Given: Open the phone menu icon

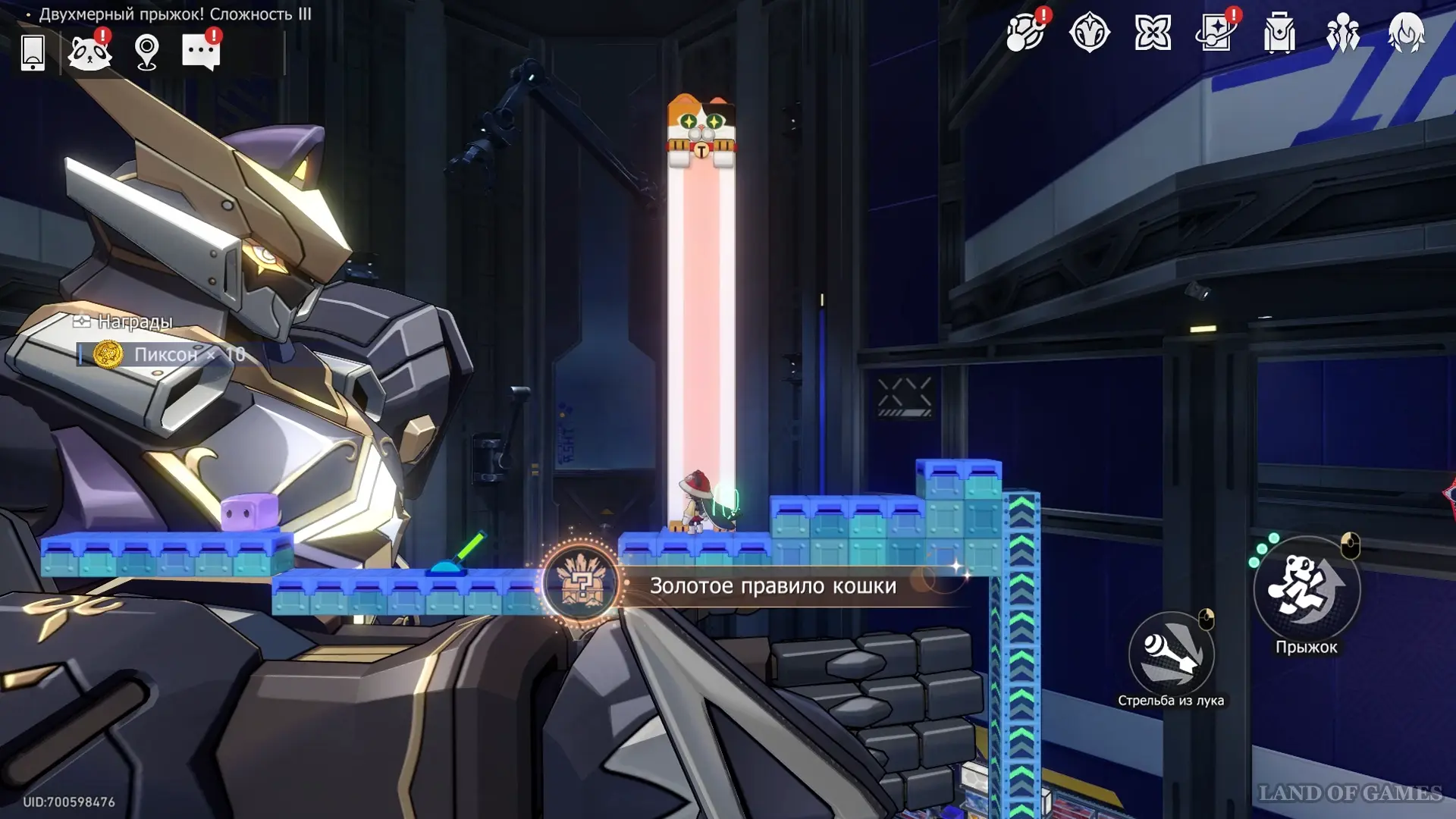Looking at the screenshot, I should tap(33, 52).
